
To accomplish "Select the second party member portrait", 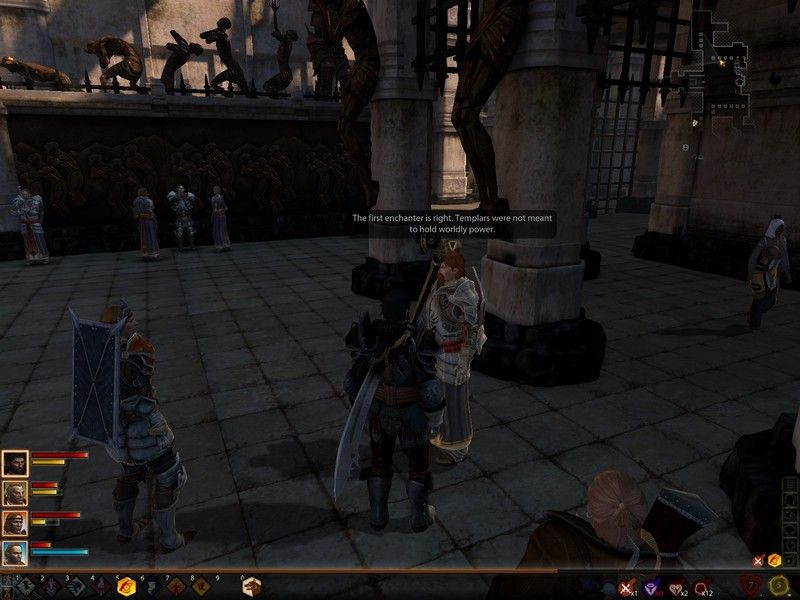I will coord(14,493).
